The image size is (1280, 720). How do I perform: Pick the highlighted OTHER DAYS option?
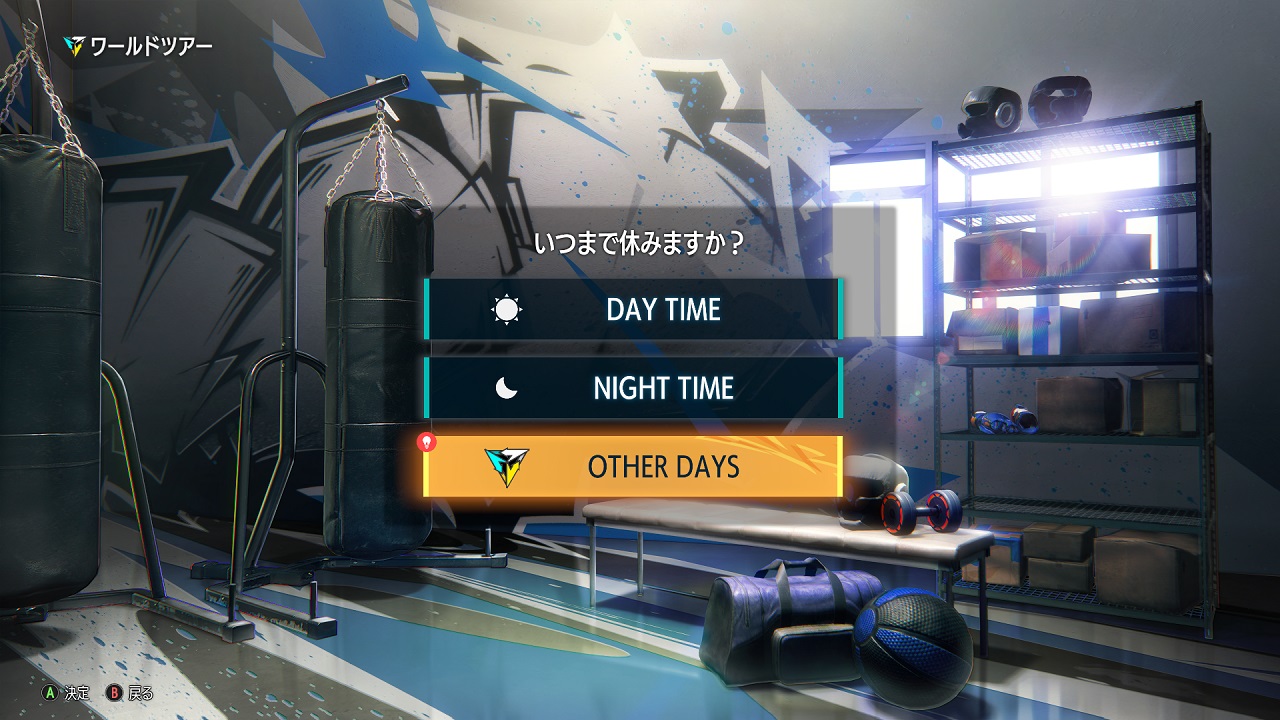(632, 466)
